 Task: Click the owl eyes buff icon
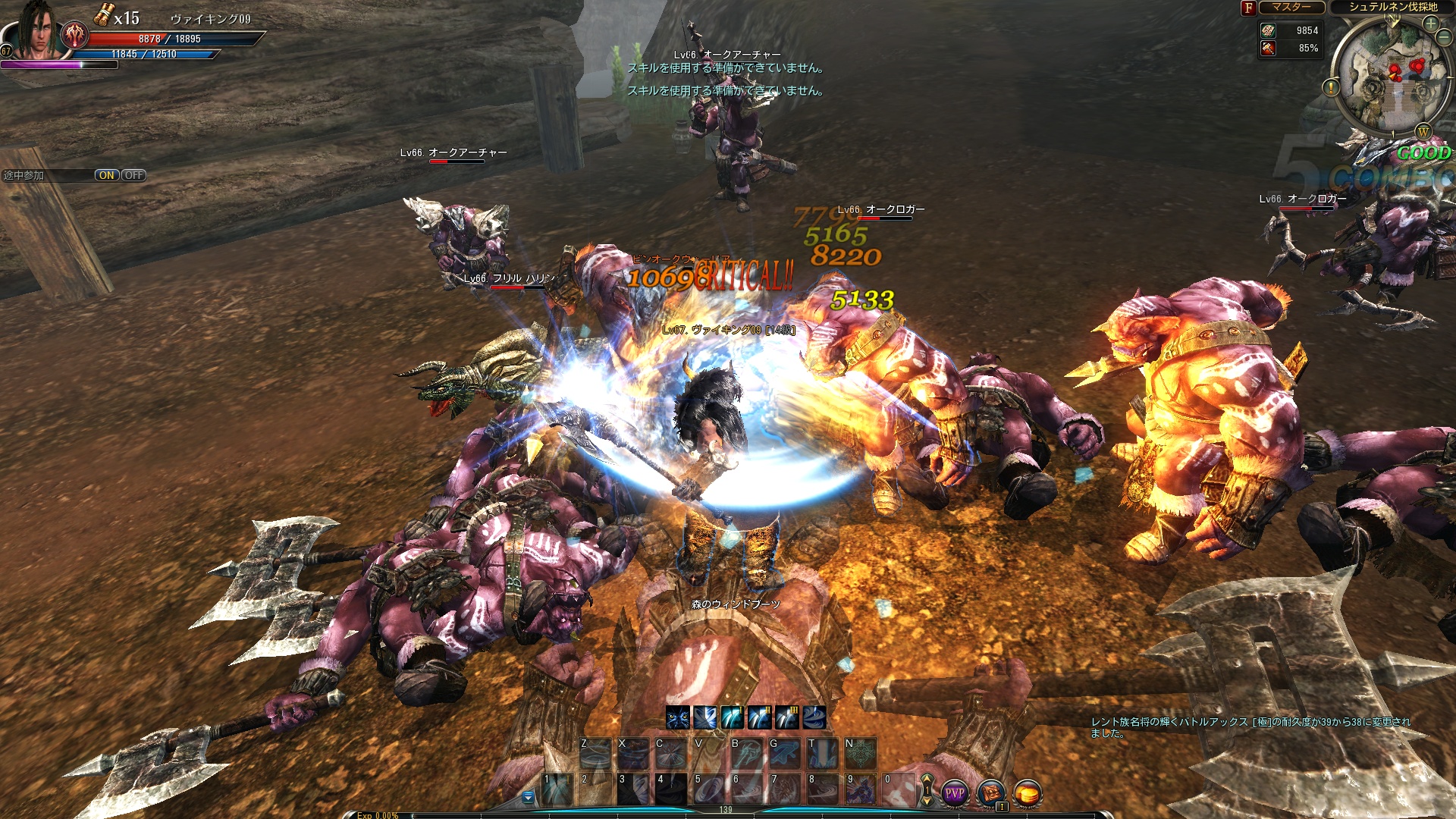677,717
